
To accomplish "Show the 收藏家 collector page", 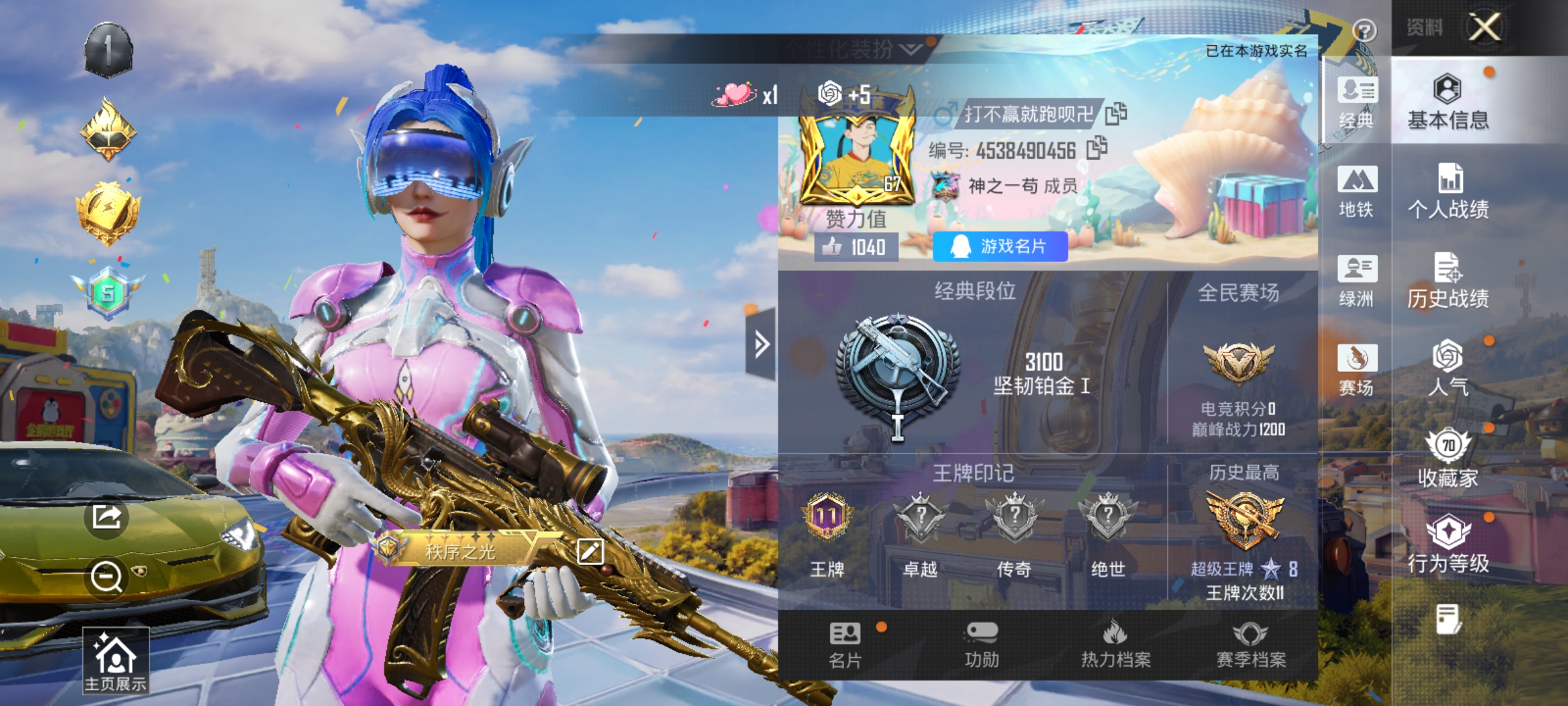I will coord(1448,459).
